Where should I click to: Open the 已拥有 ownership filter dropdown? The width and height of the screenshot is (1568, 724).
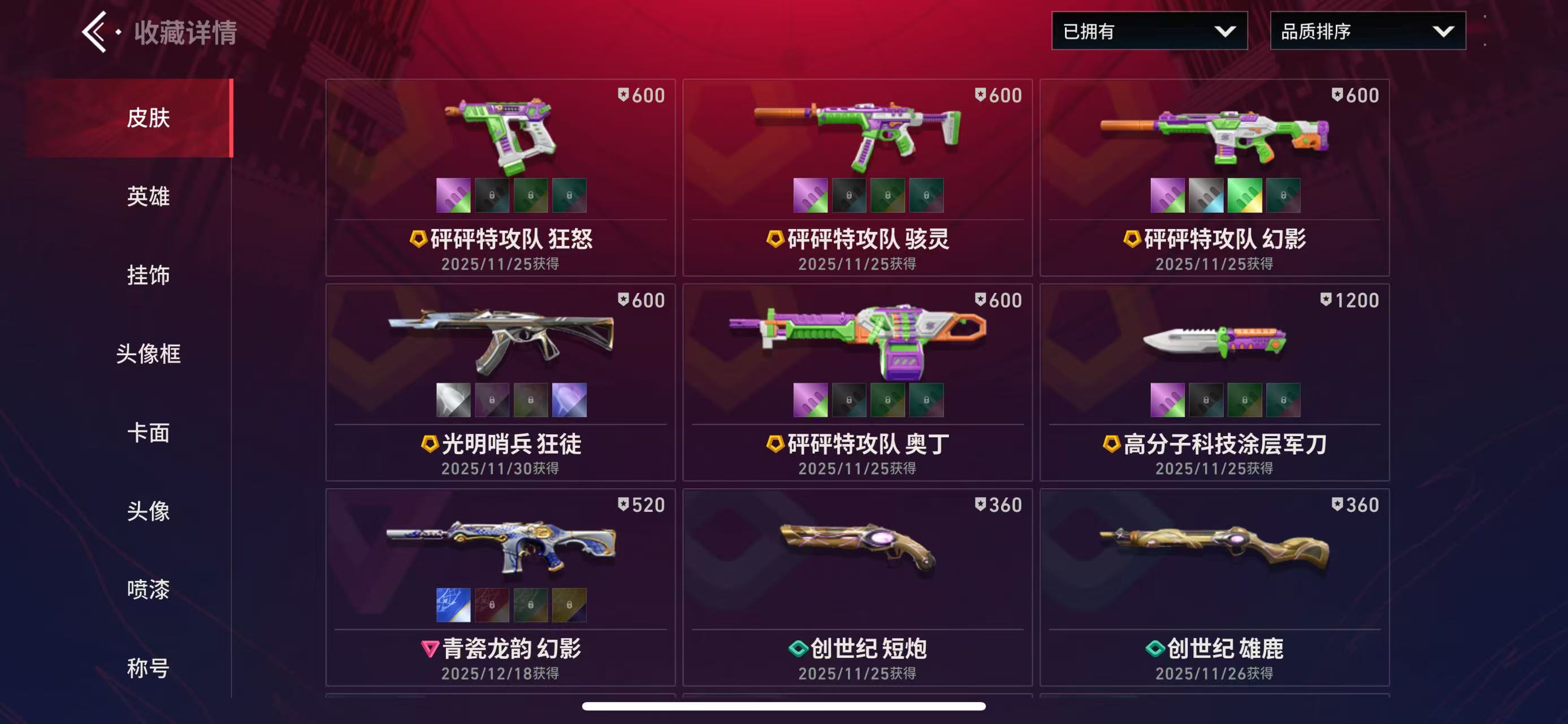point(1149,31)
